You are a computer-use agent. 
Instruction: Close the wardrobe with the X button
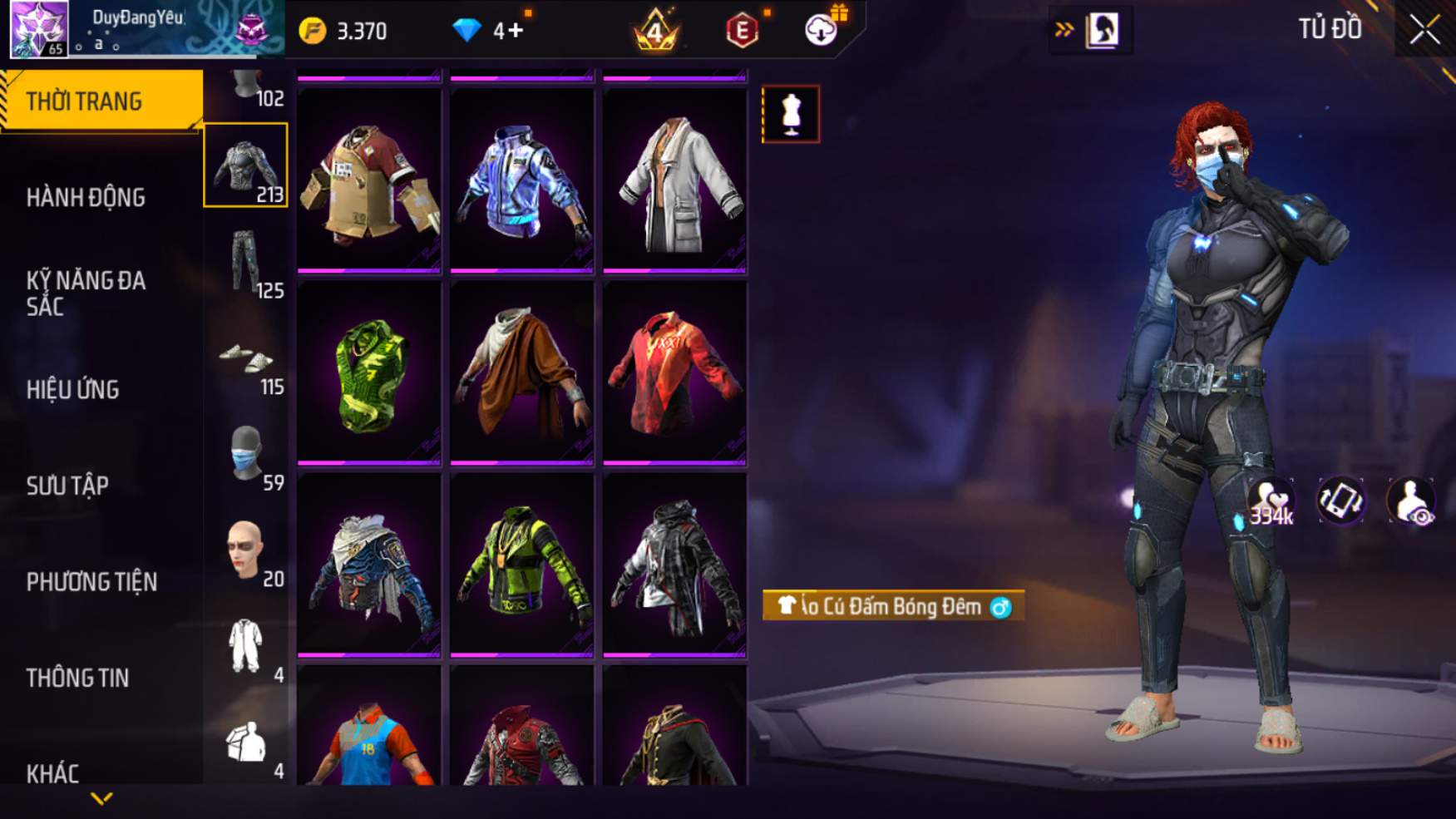(x=1424, y=30)
